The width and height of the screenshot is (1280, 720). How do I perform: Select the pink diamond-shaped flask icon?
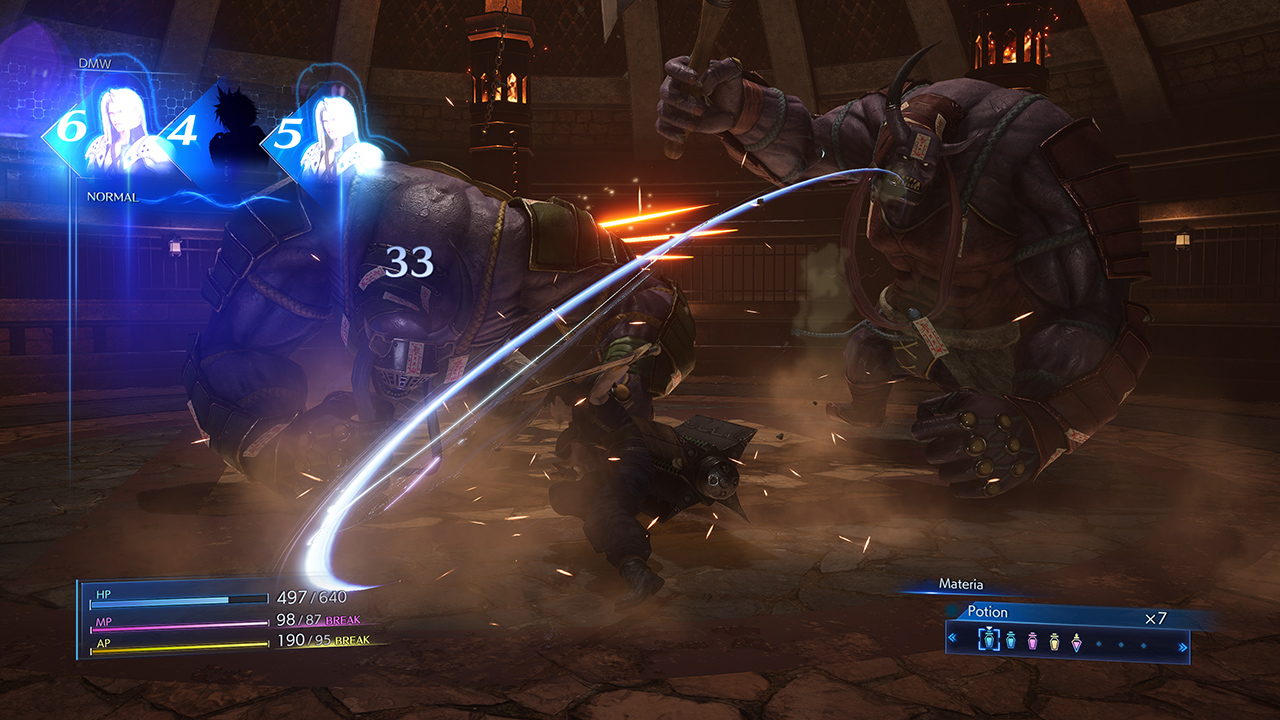1076,642
